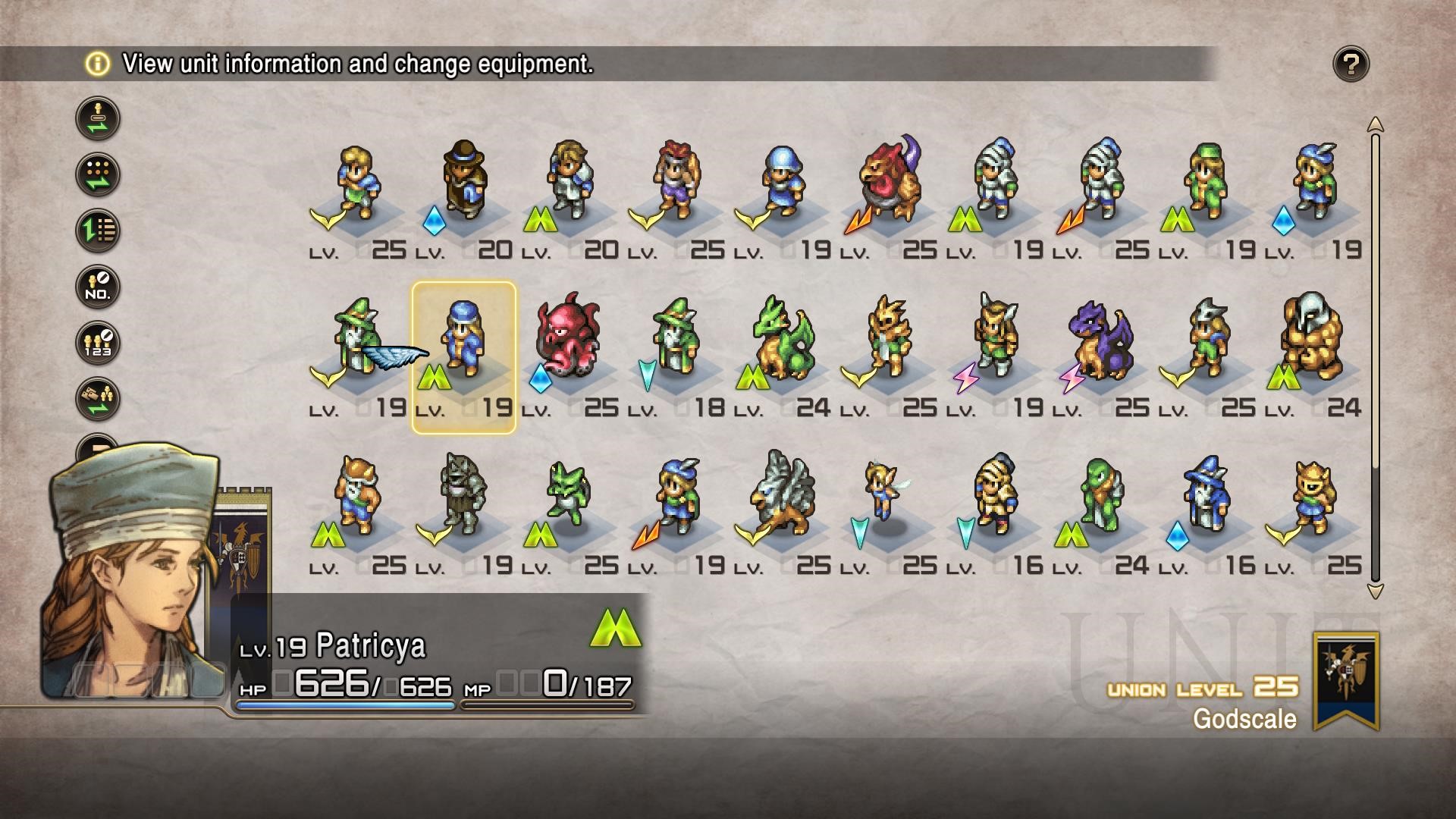Select the highlighted Patricya unit tile
The width and height of the screenshot is (1456, 819).
pos(463,357)
